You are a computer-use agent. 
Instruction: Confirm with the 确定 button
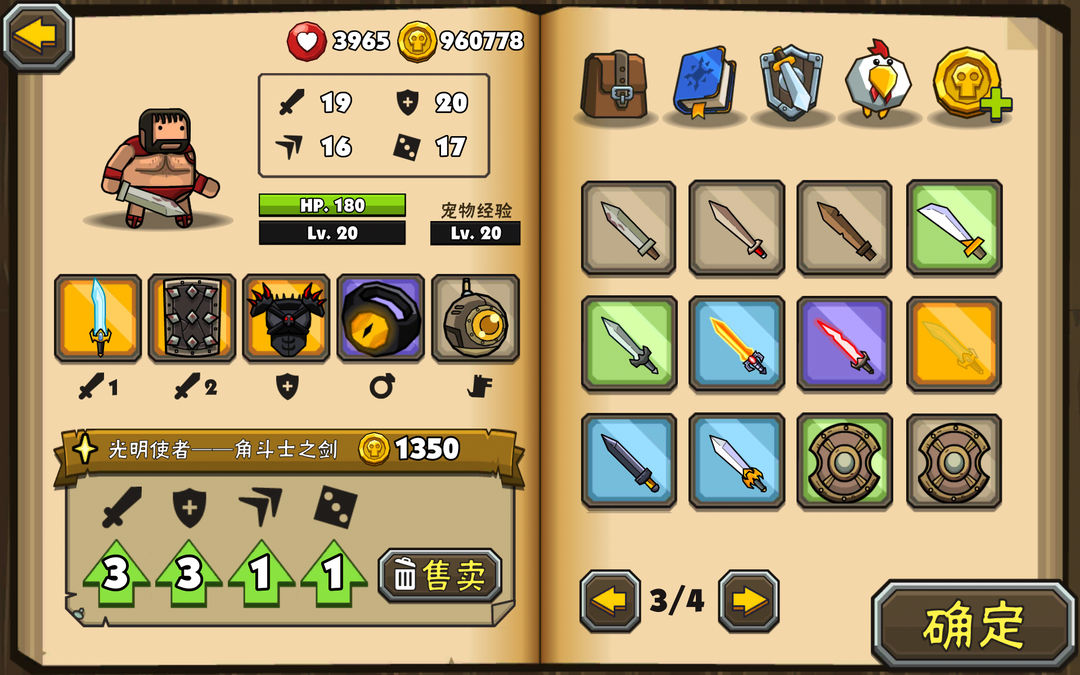[973, 625]
